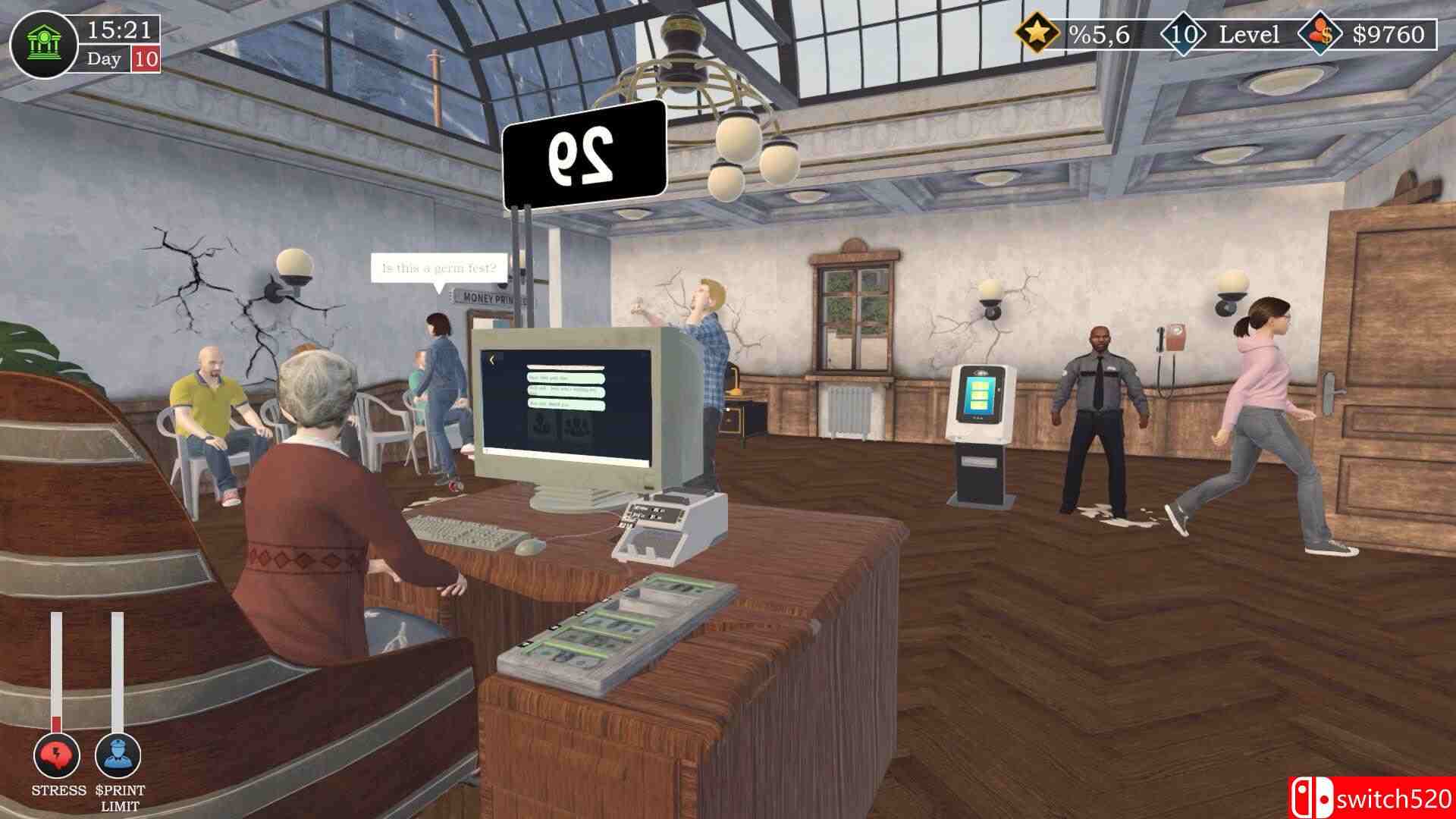
Task: Click the red Stress lightning icon
Action: click(x=55, y=755)
